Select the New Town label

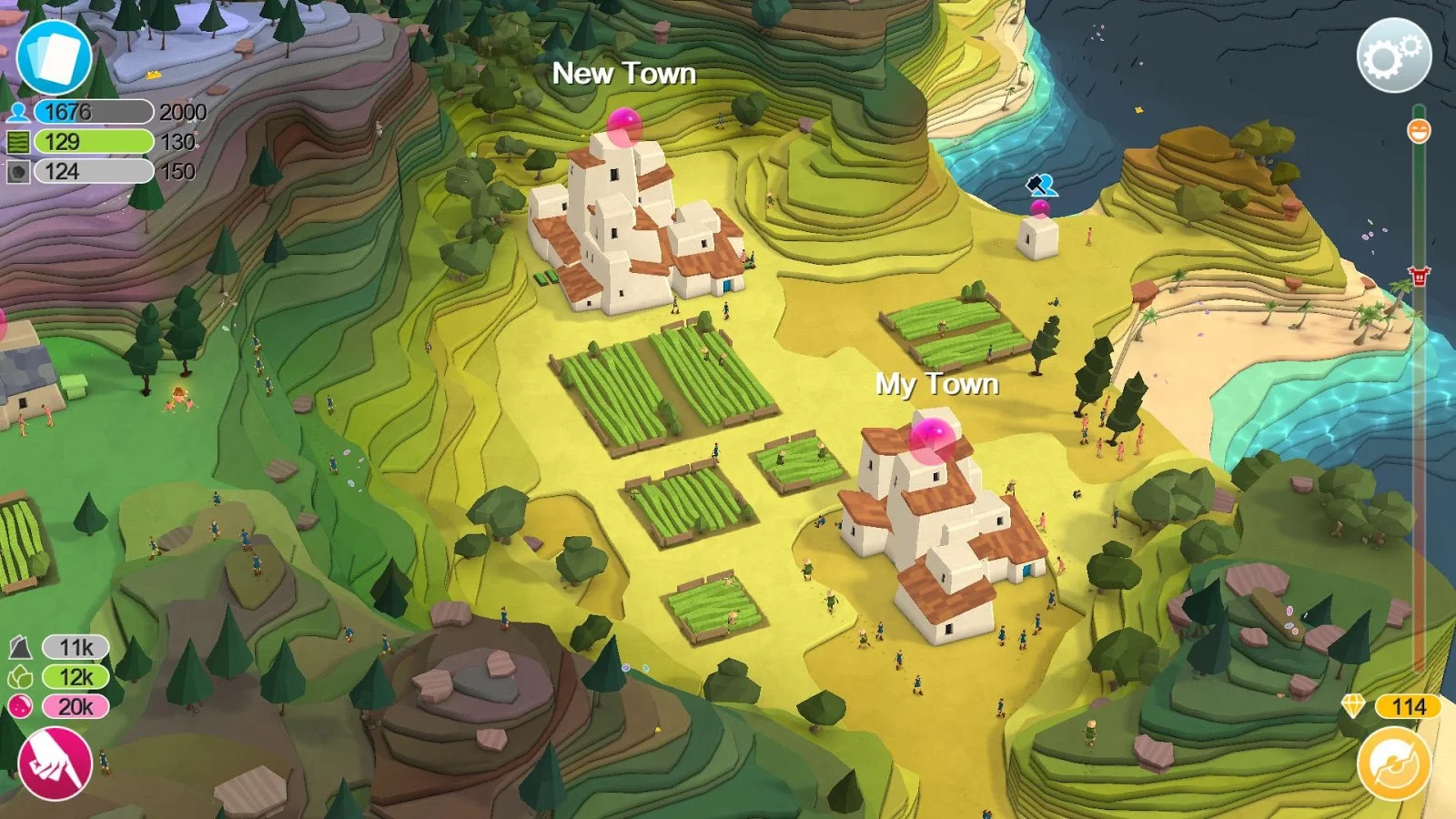tap(625, 75)
